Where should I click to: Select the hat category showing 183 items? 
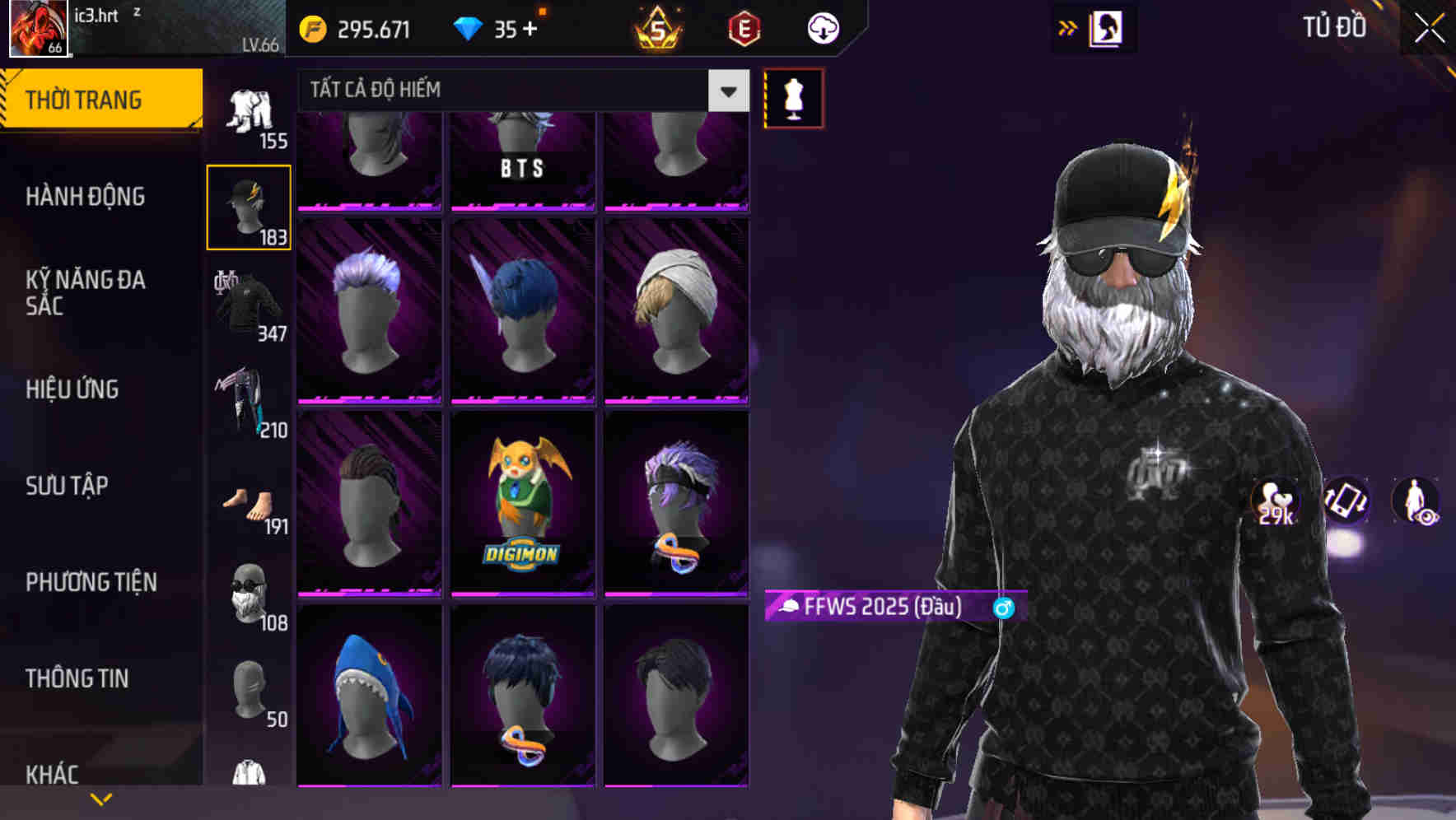(x=249, y=205)
